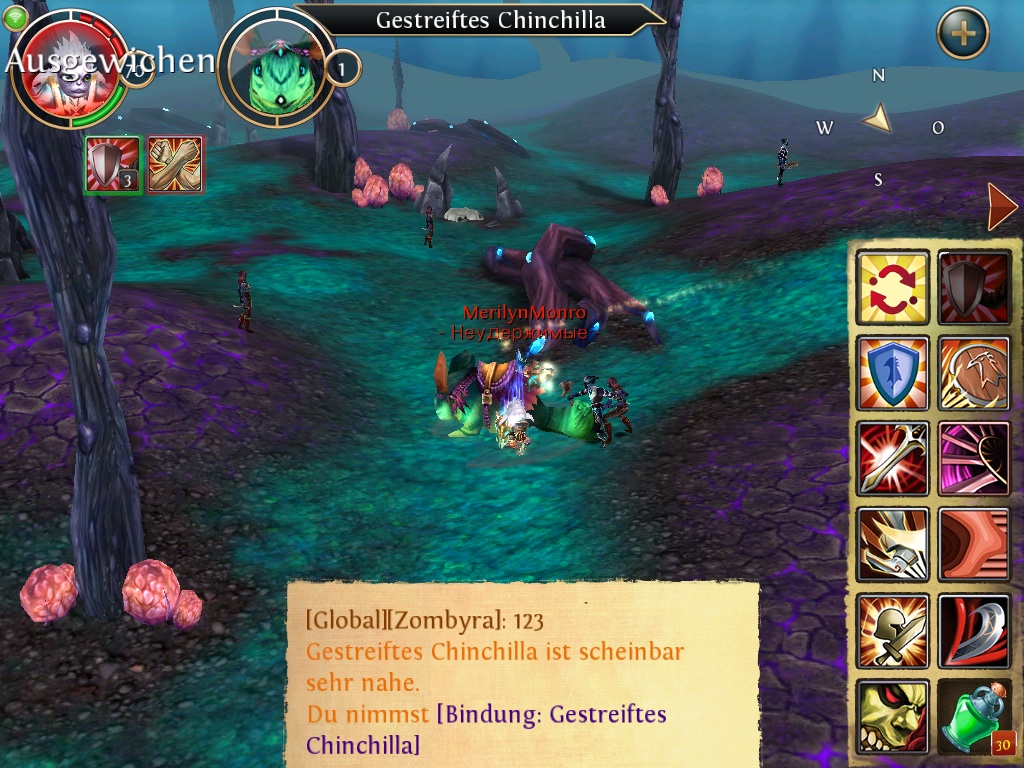
Task: Trigger the glowing sword strike skill
Action: [893, 459]
